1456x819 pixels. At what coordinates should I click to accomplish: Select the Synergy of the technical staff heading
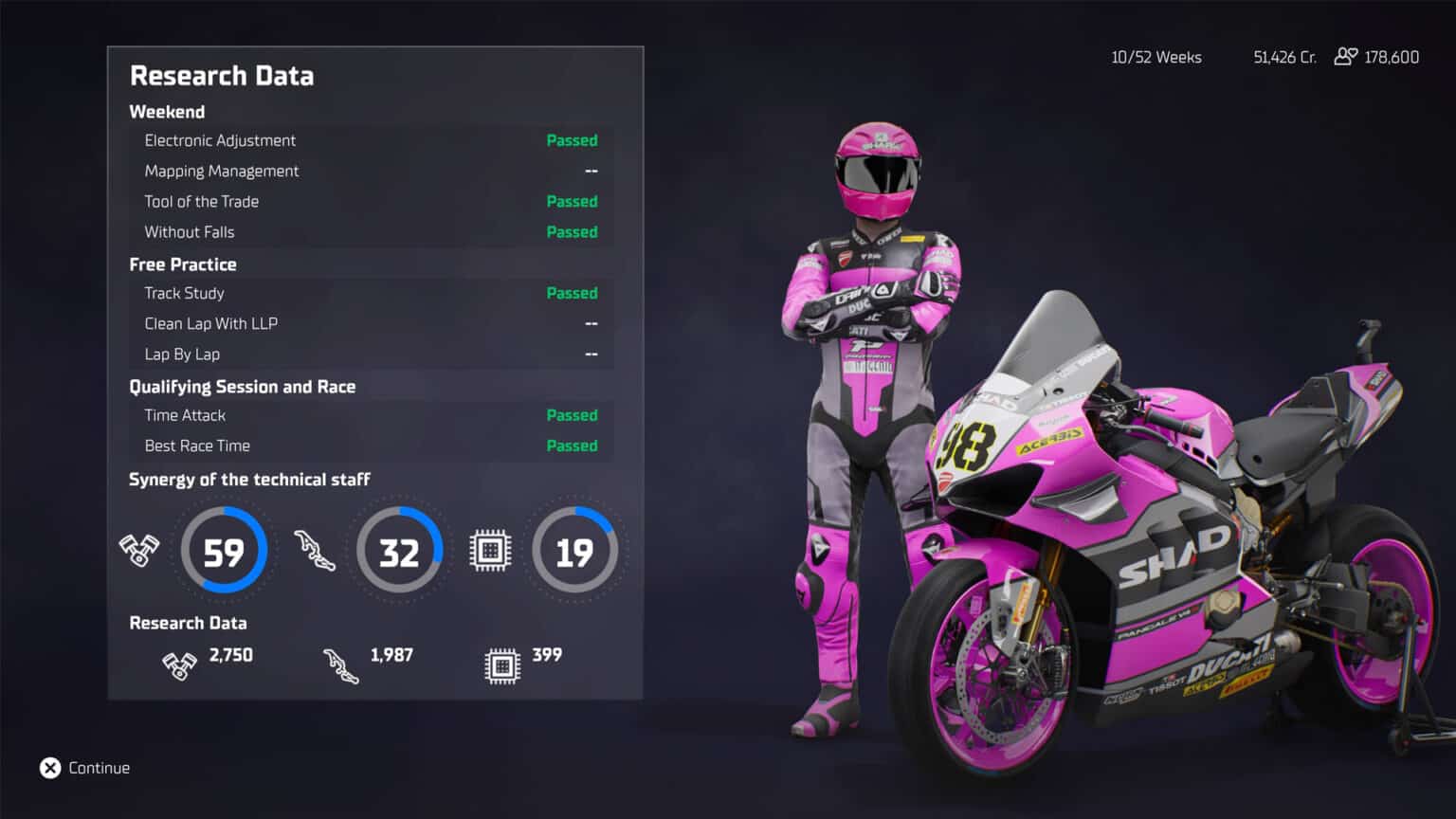coord(250,480)
